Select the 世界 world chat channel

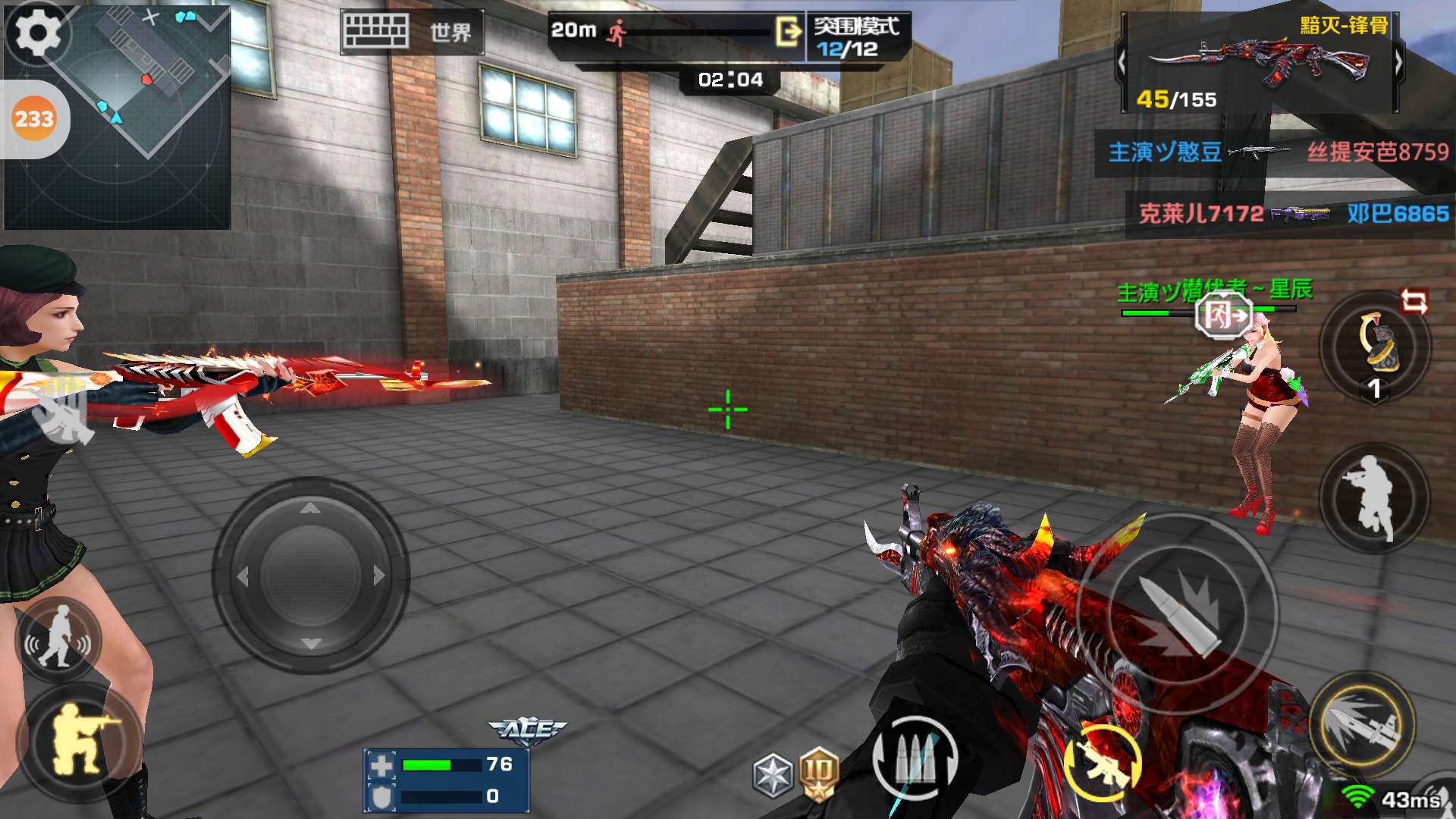click(450, 33)
